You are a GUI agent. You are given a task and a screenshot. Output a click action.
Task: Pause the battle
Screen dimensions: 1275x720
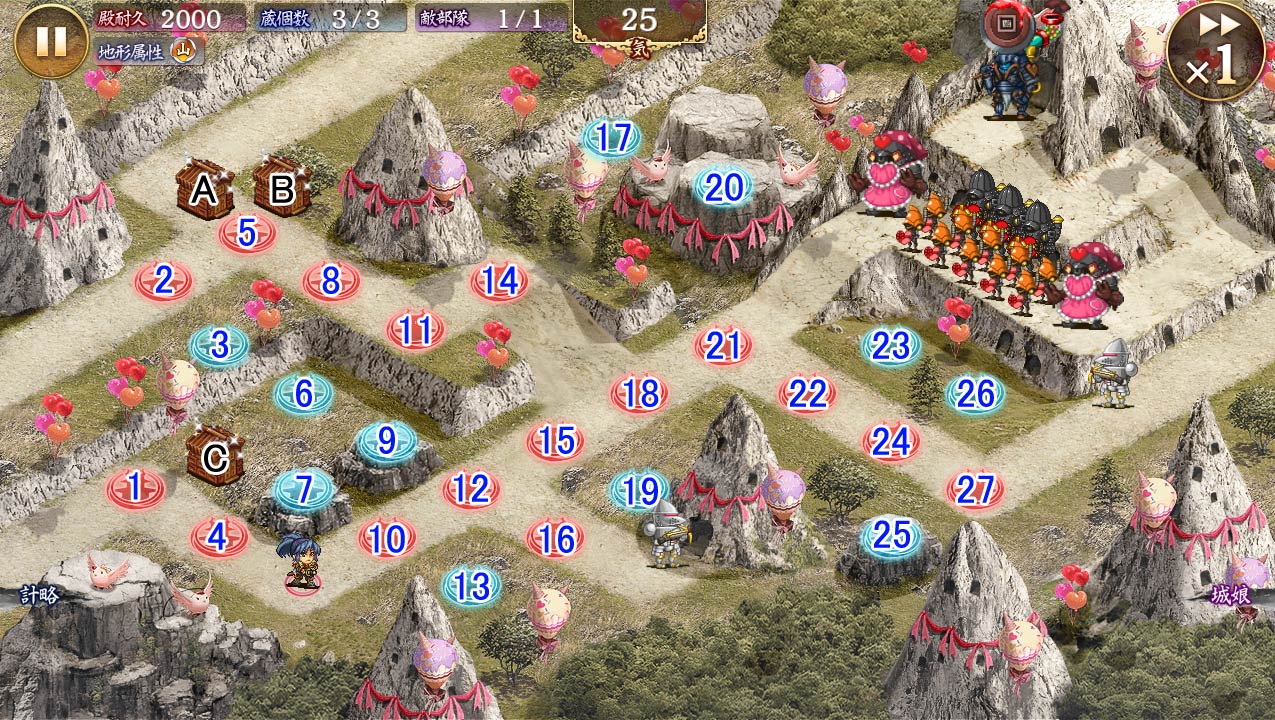click(x=51, y=41)
